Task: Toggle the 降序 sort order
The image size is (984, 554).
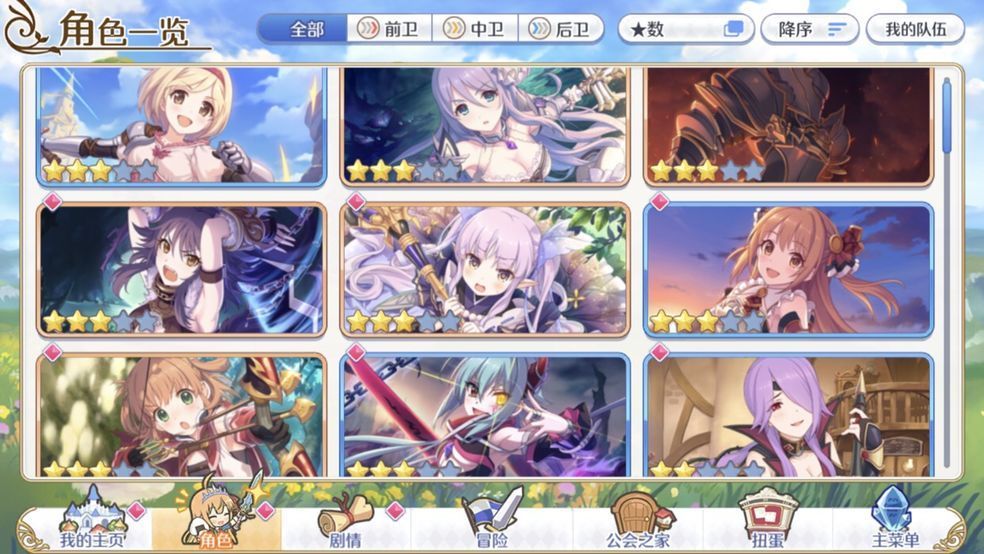Action: pyautogui.click(x=809, y=29)
